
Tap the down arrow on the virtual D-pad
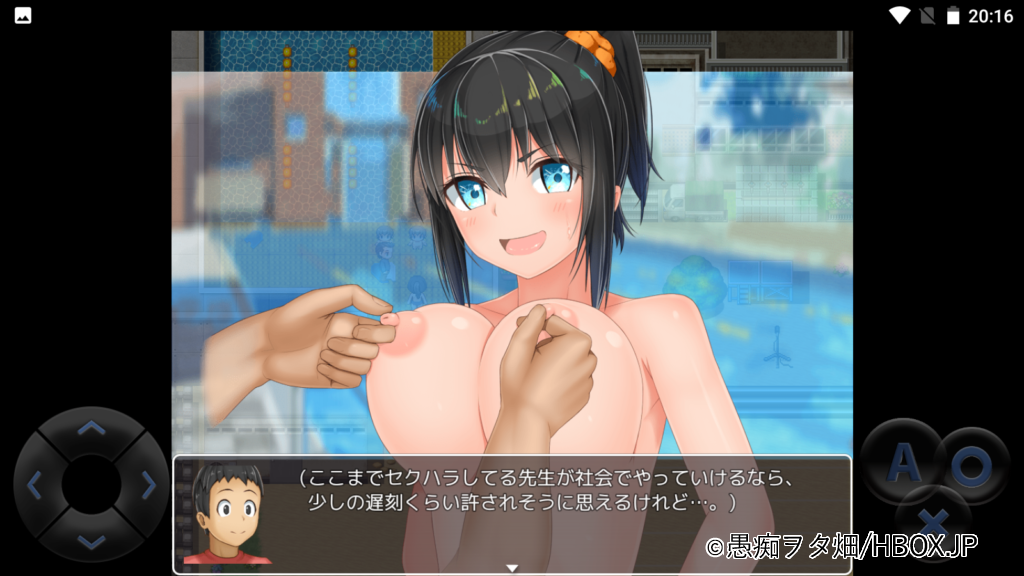[x=91, y=542]
